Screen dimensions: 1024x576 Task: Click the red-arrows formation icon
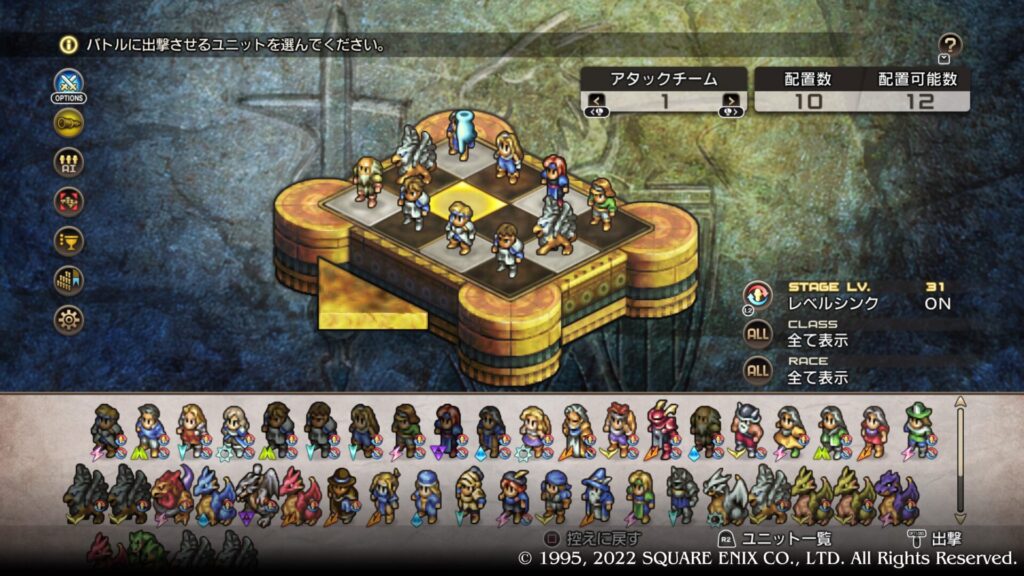coord(69,201)
